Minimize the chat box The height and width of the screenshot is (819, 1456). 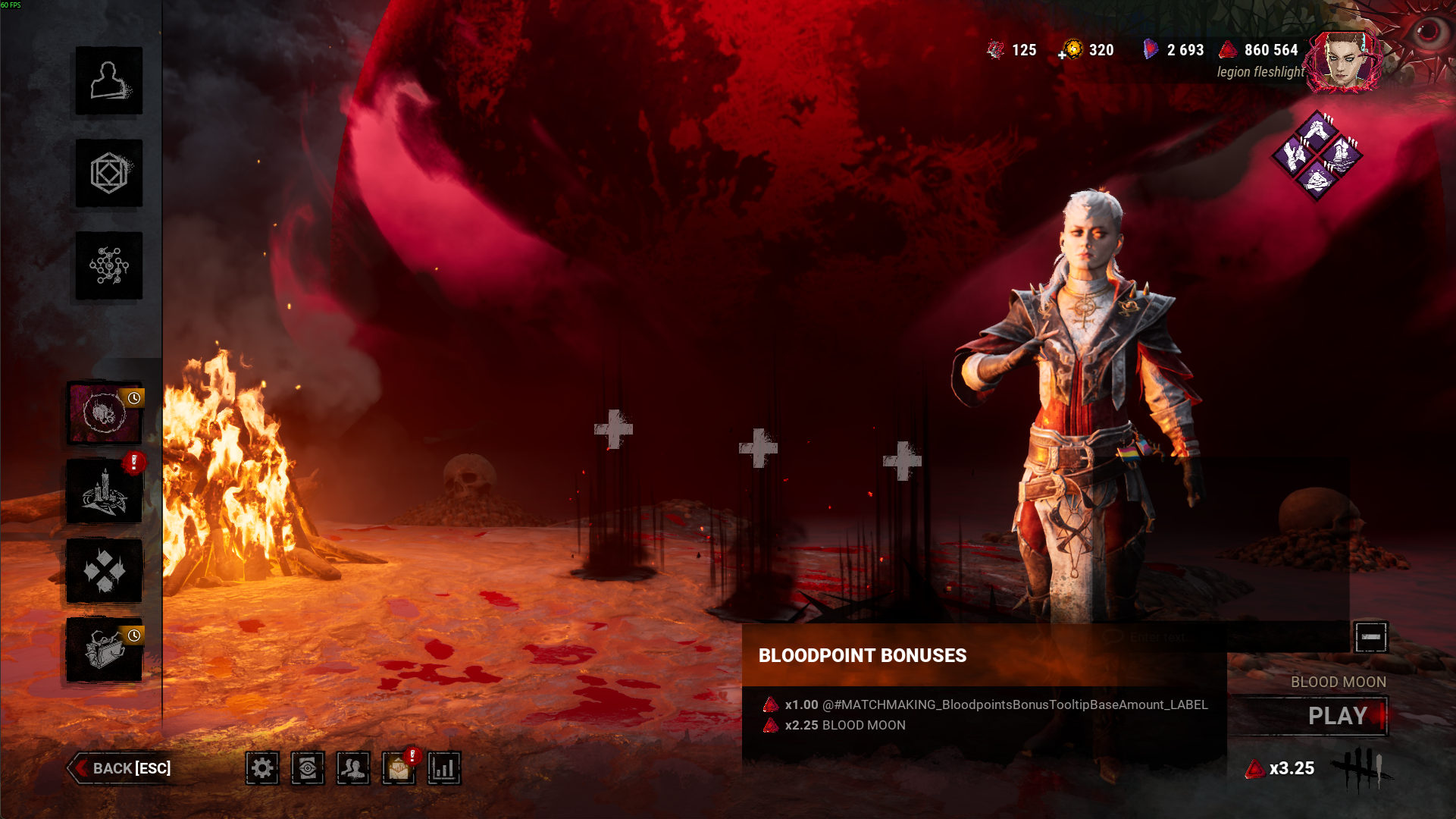click(x=1370, y=637)
